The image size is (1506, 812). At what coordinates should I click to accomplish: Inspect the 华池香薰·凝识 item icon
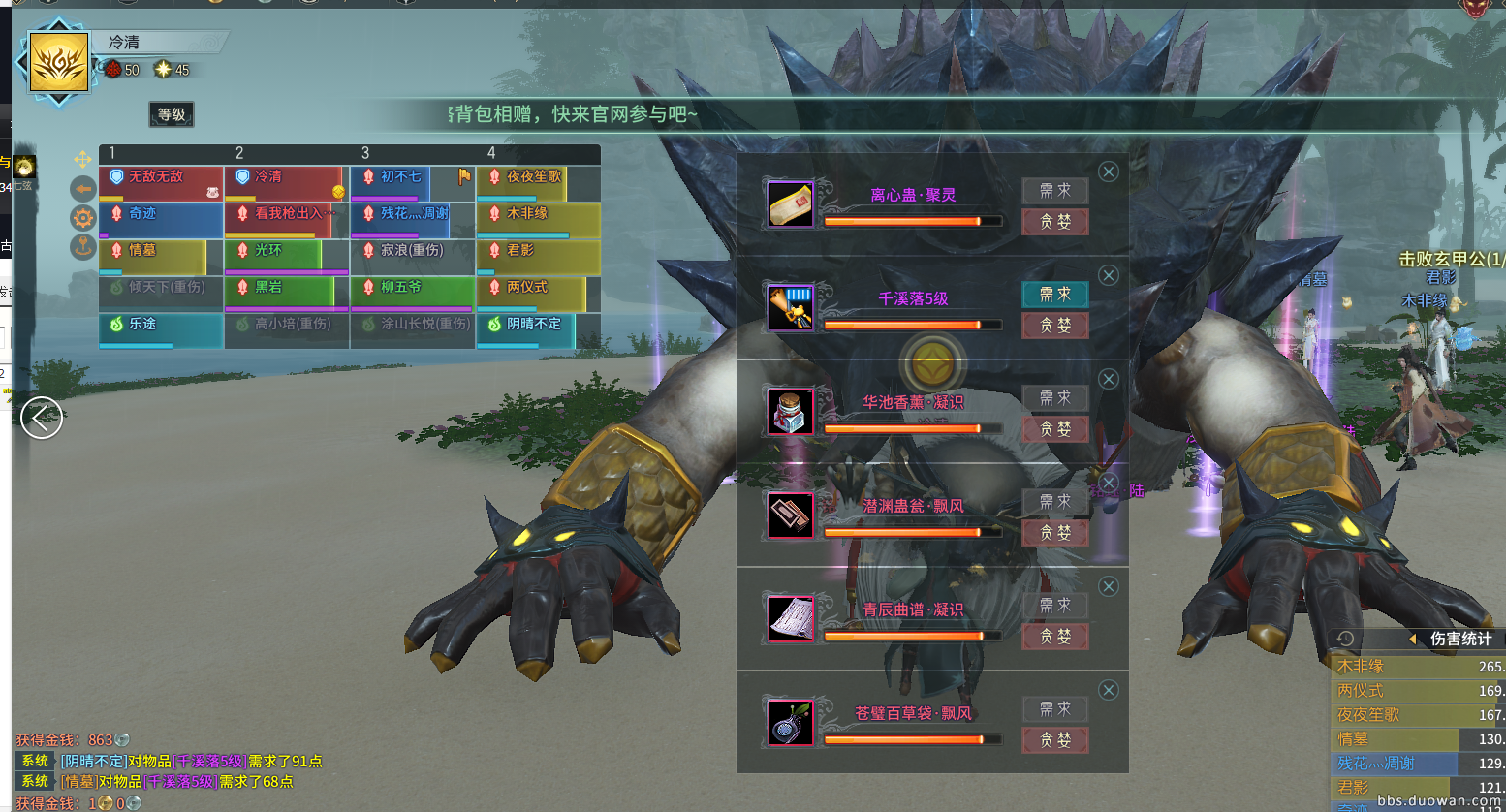[791, 411]
